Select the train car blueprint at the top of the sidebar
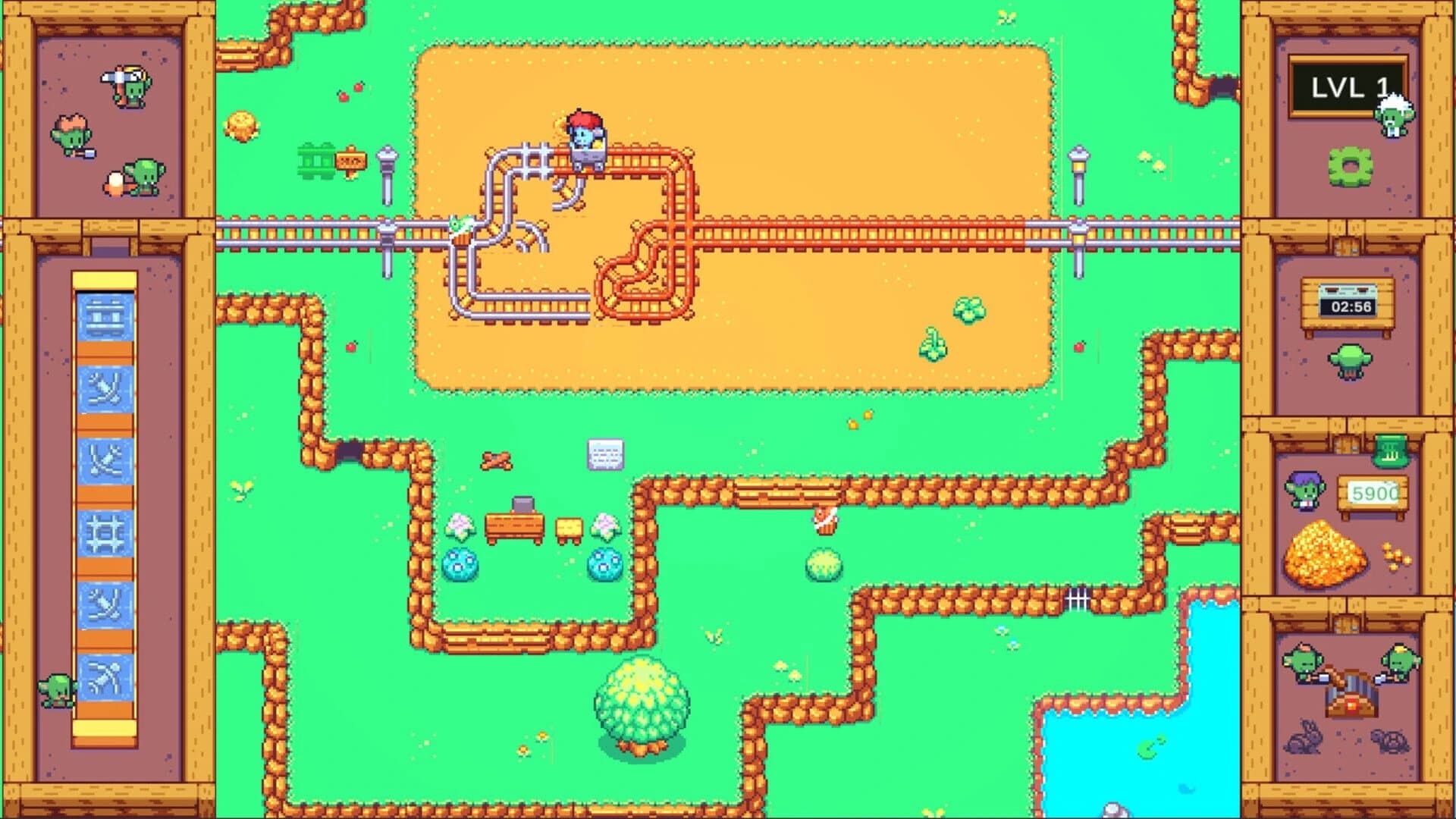Screen dimensions: 1456x819 coord(105,317)
